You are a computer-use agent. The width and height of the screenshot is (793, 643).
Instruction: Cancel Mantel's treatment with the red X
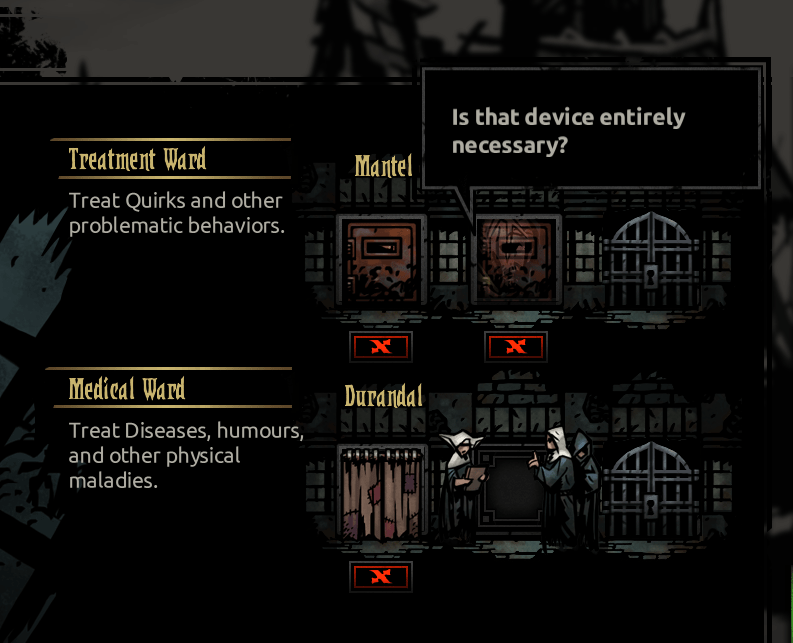coord(380,347)
